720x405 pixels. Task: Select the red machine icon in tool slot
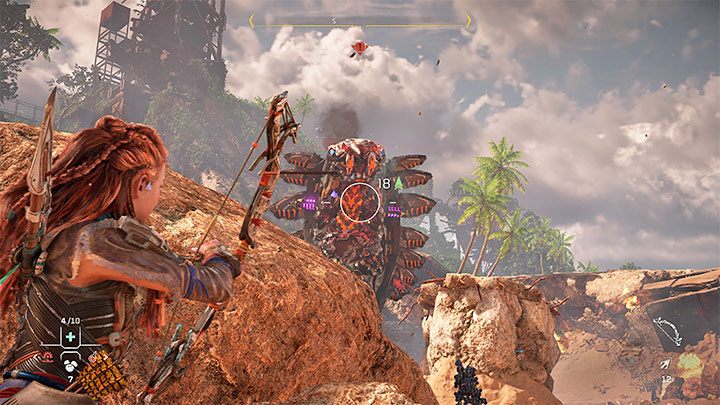pos(47,356)
